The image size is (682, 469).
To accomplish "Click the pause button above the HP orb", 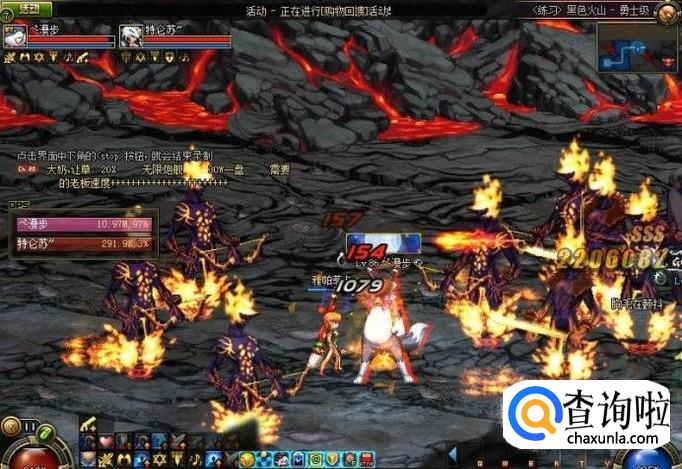I will click(x=28, y=425).
